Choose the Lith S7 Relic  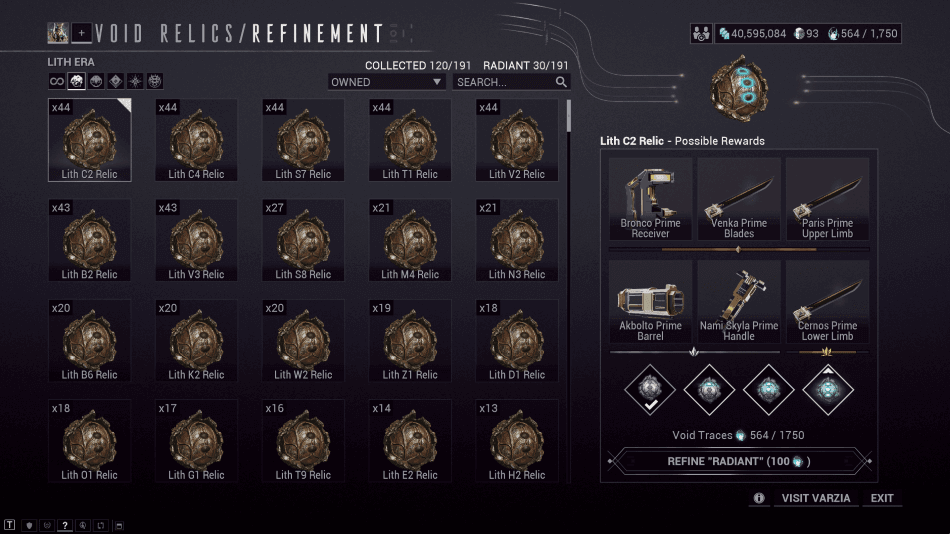303,140
